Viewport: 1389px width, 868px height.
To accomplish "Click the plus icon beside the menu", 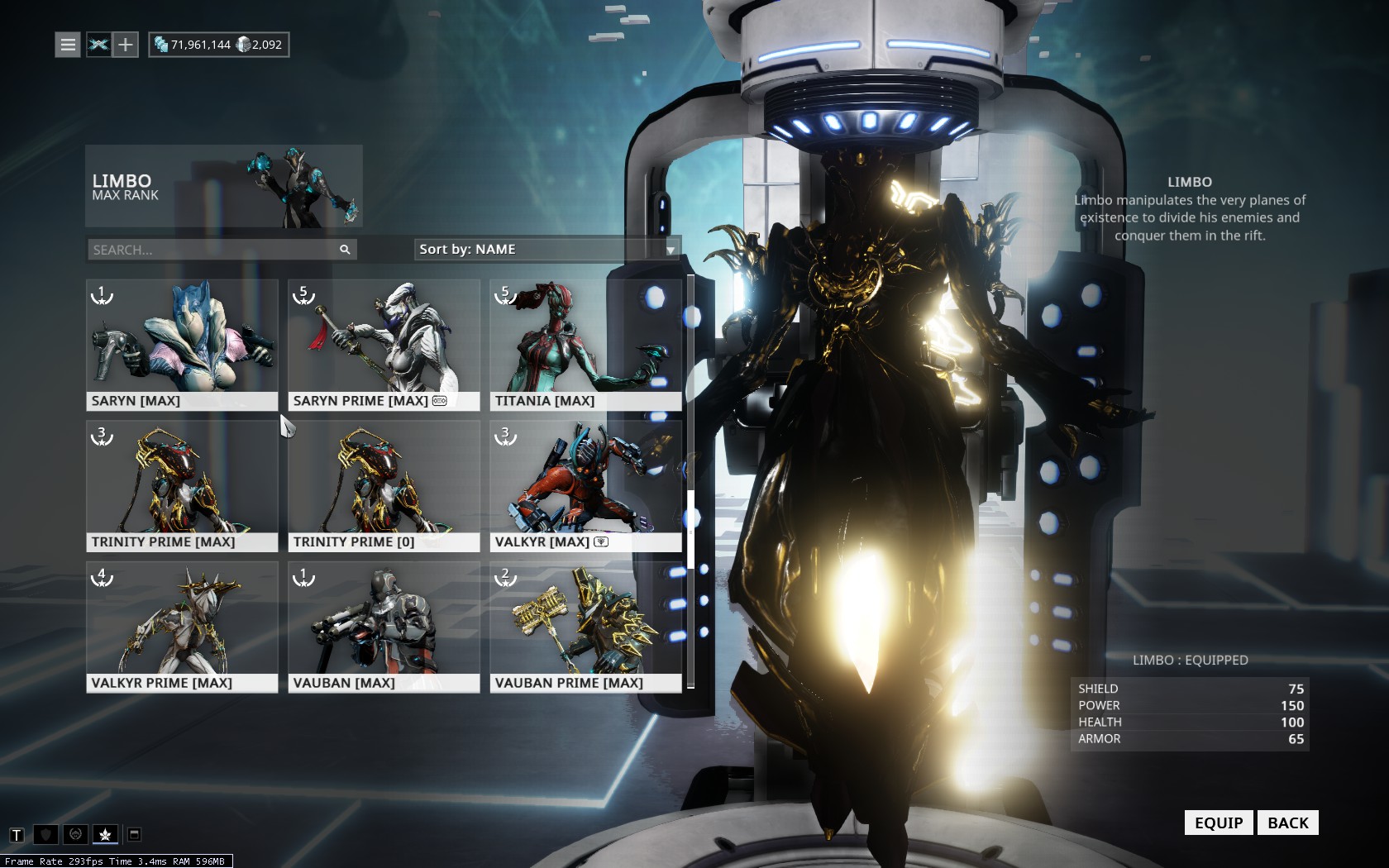I will click(x=125, y=45).
